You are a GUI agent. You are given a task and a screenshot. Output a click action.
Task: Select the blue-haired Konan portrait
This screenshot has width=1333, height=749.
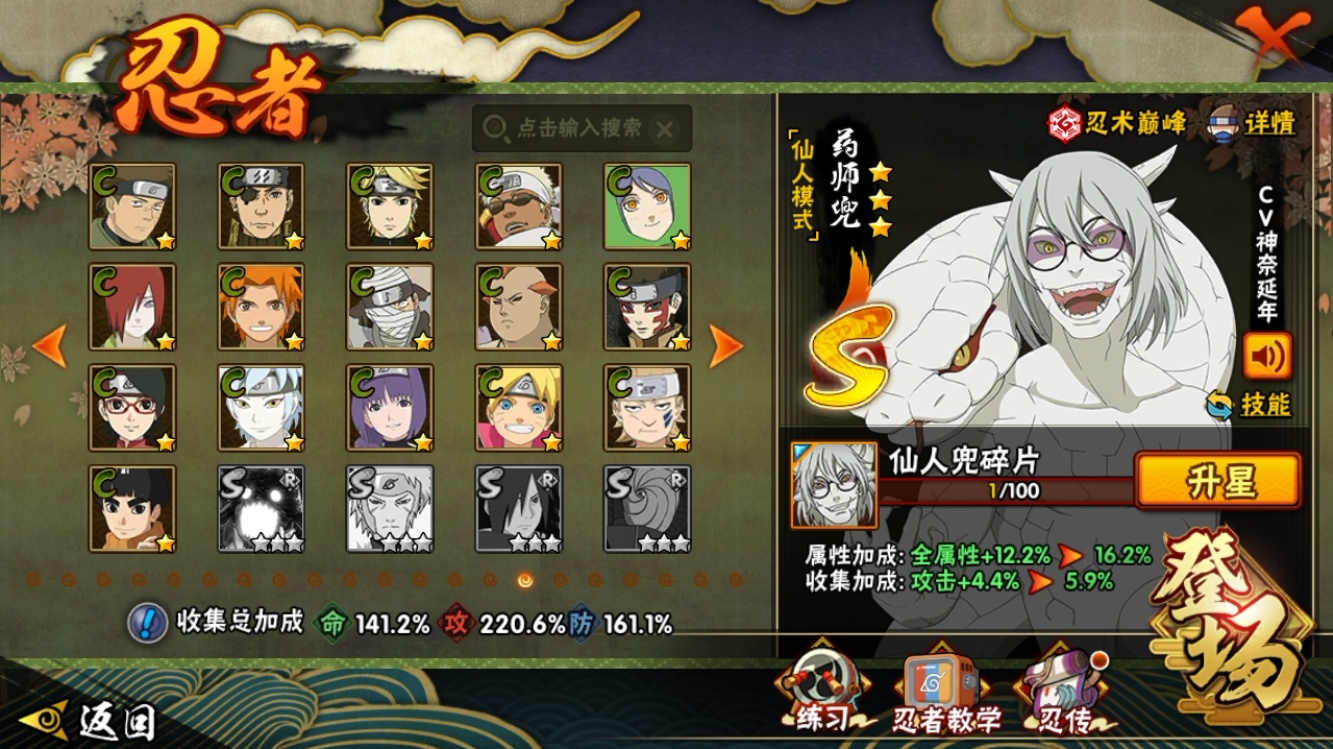[647, 206]
